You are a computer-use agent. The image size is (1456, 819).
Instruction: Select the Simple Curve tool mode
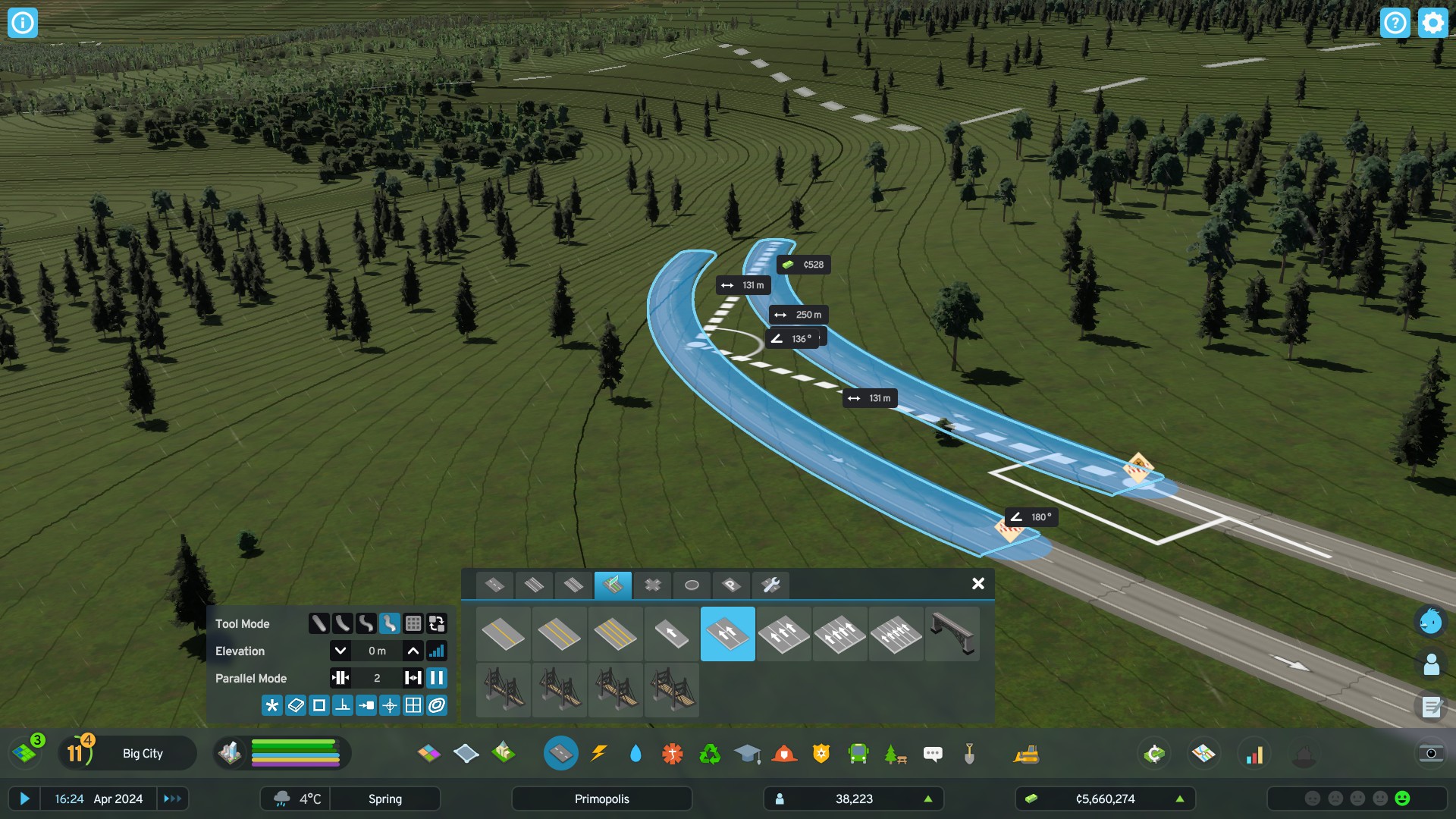tap(344, 623)
